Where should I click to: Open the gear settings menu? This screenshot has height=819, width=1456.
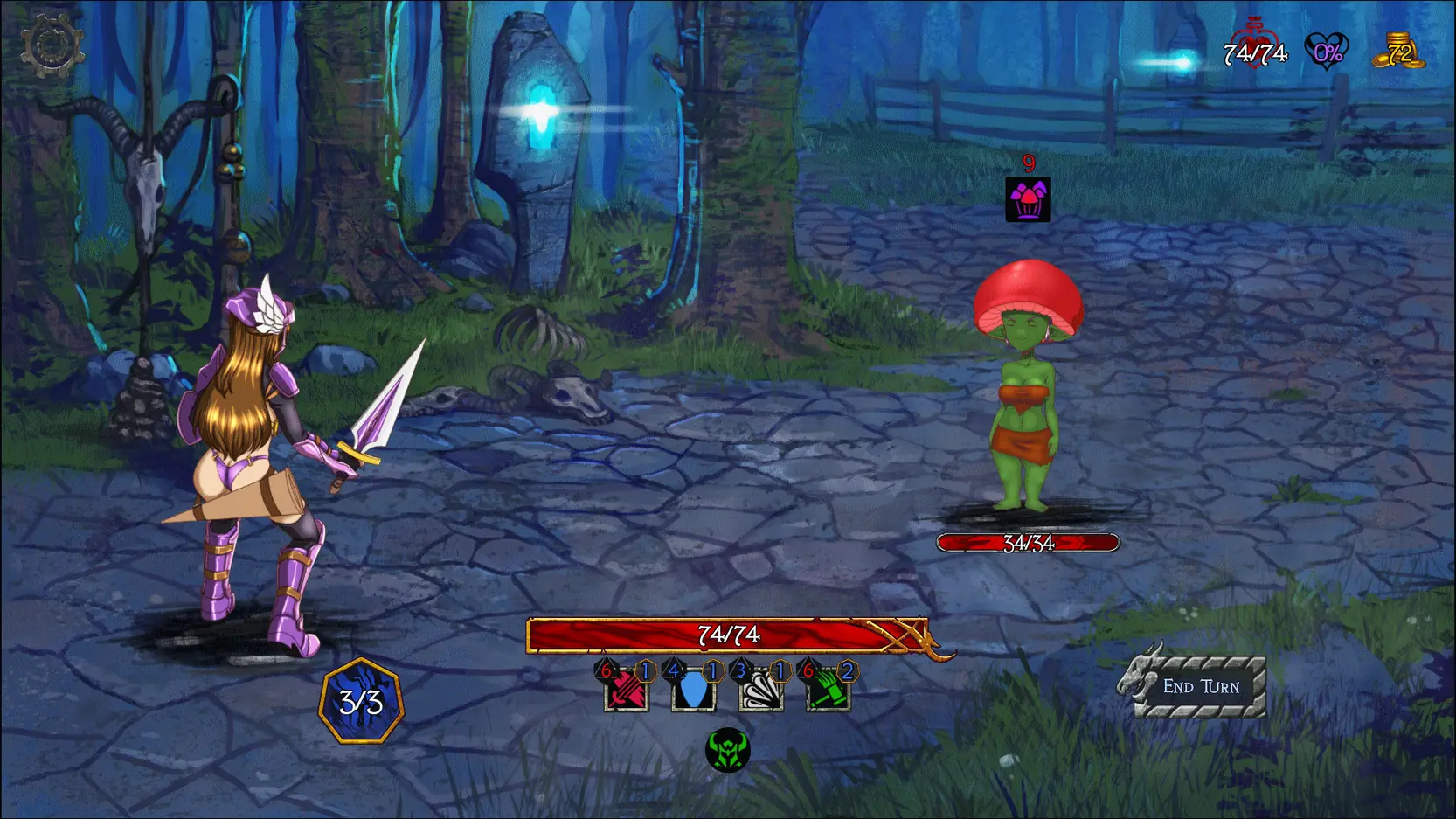pos(51,45)
